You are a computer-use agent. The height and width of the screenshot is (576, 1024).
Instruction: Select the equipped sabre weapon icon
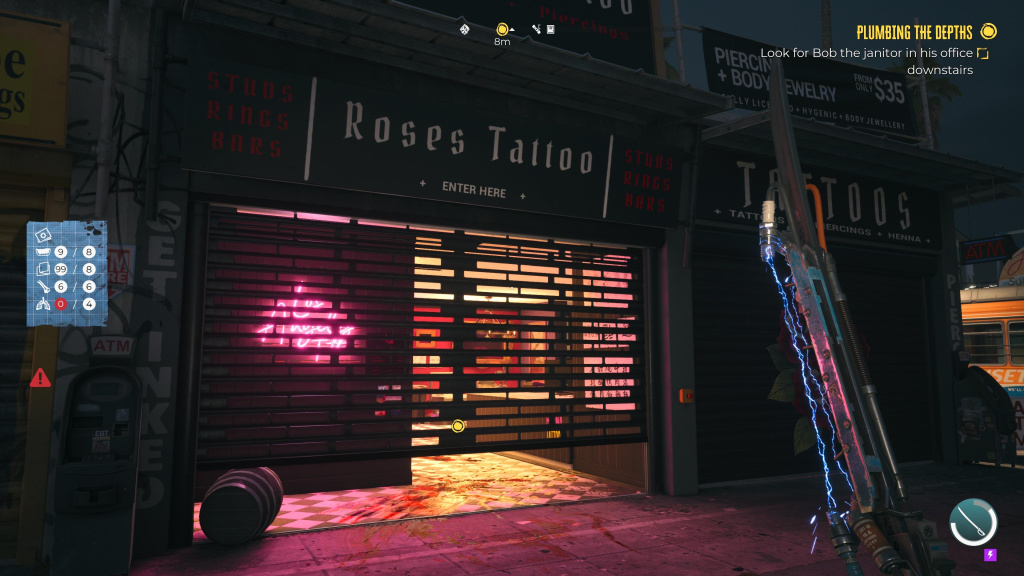pyautogui.click(x=973, y=521)
